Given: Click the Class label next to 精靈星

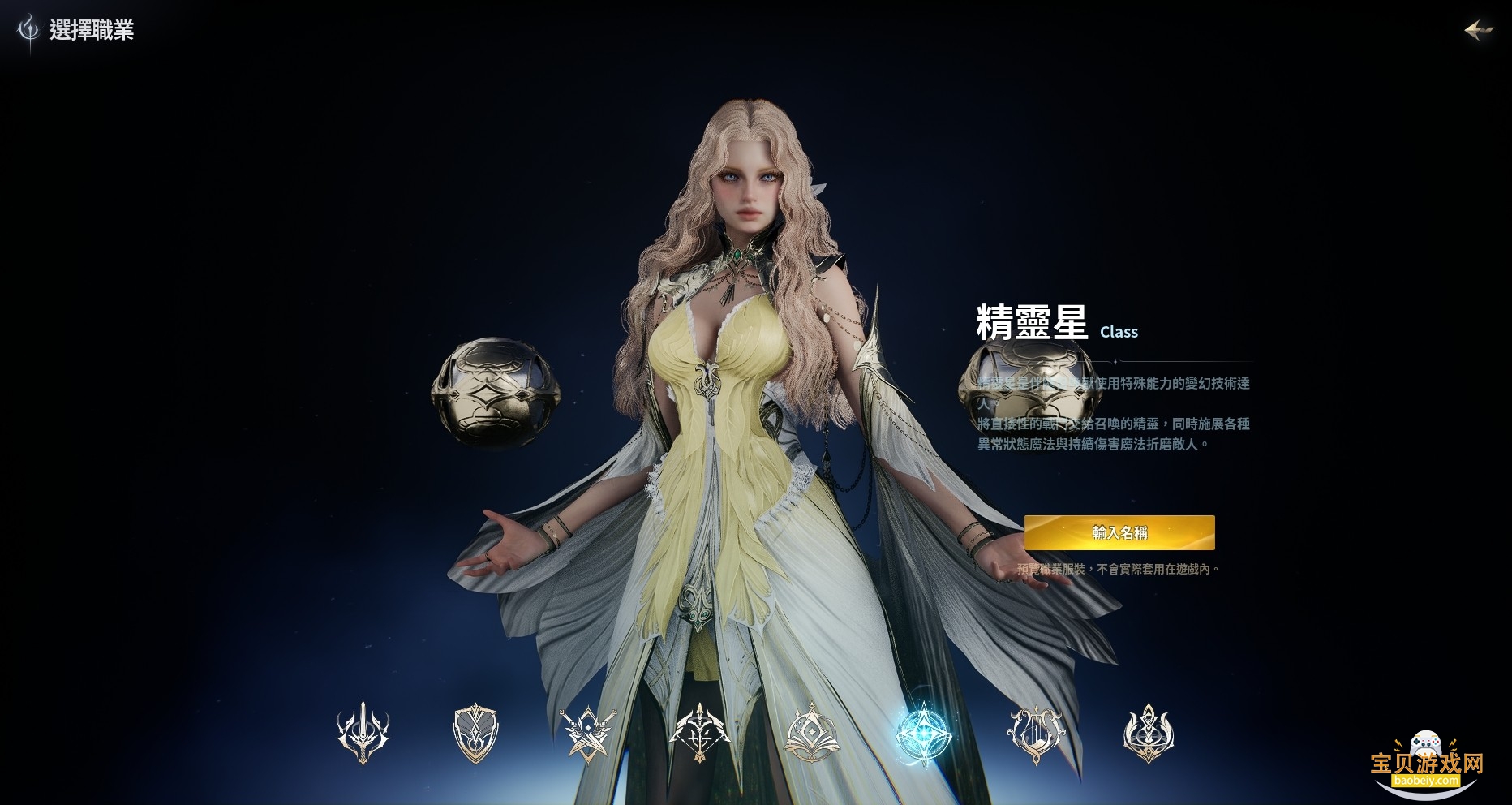Looking at the screenshot, I should point(1119,333).
